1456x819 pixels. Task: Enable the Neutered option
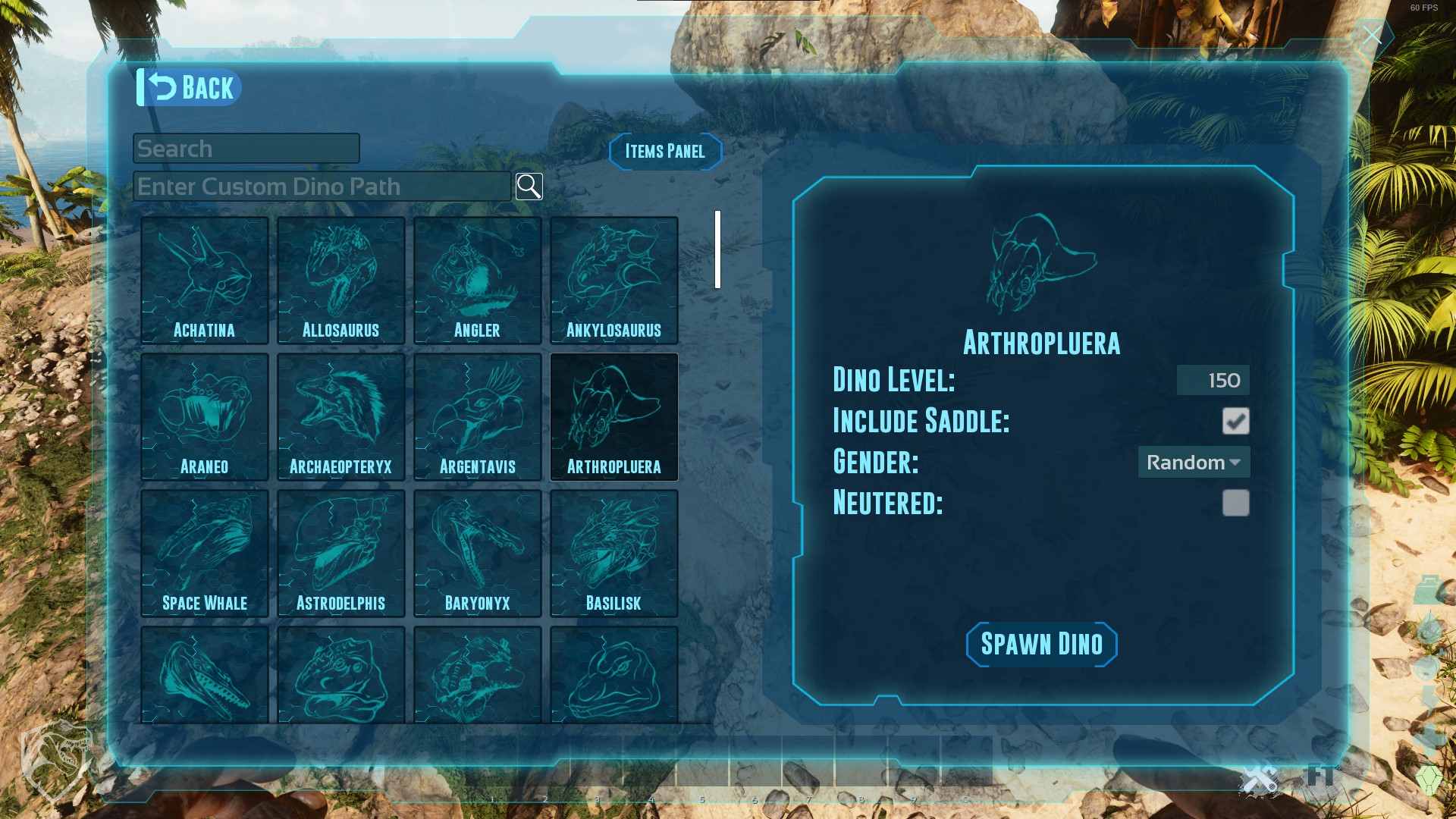1236,504
